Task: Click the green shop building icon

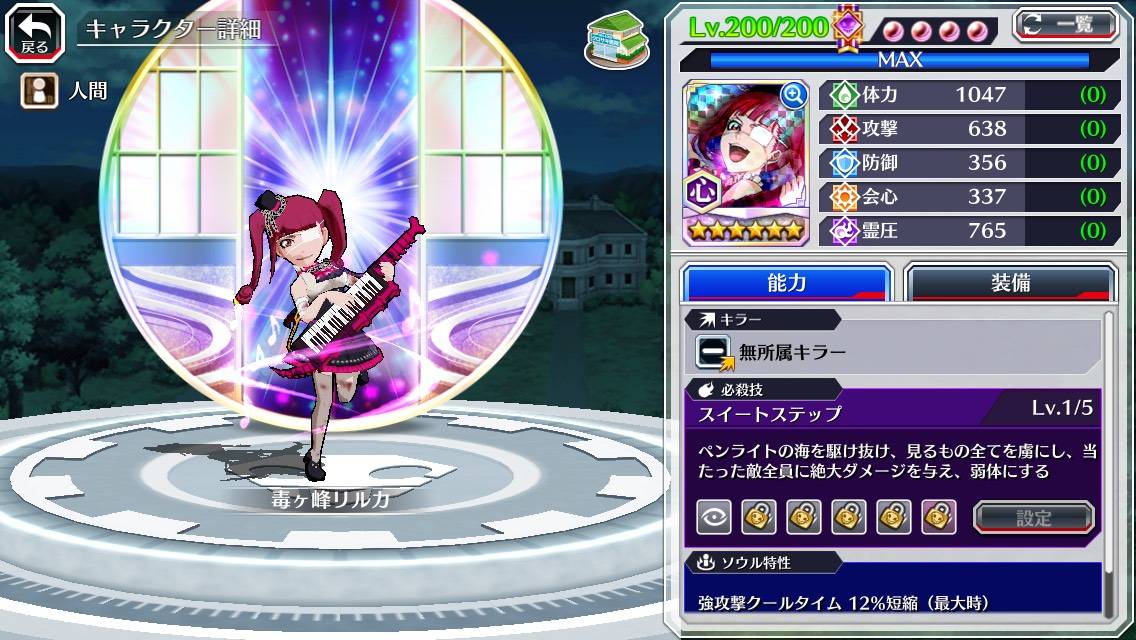Action: (x=611, y=37)
